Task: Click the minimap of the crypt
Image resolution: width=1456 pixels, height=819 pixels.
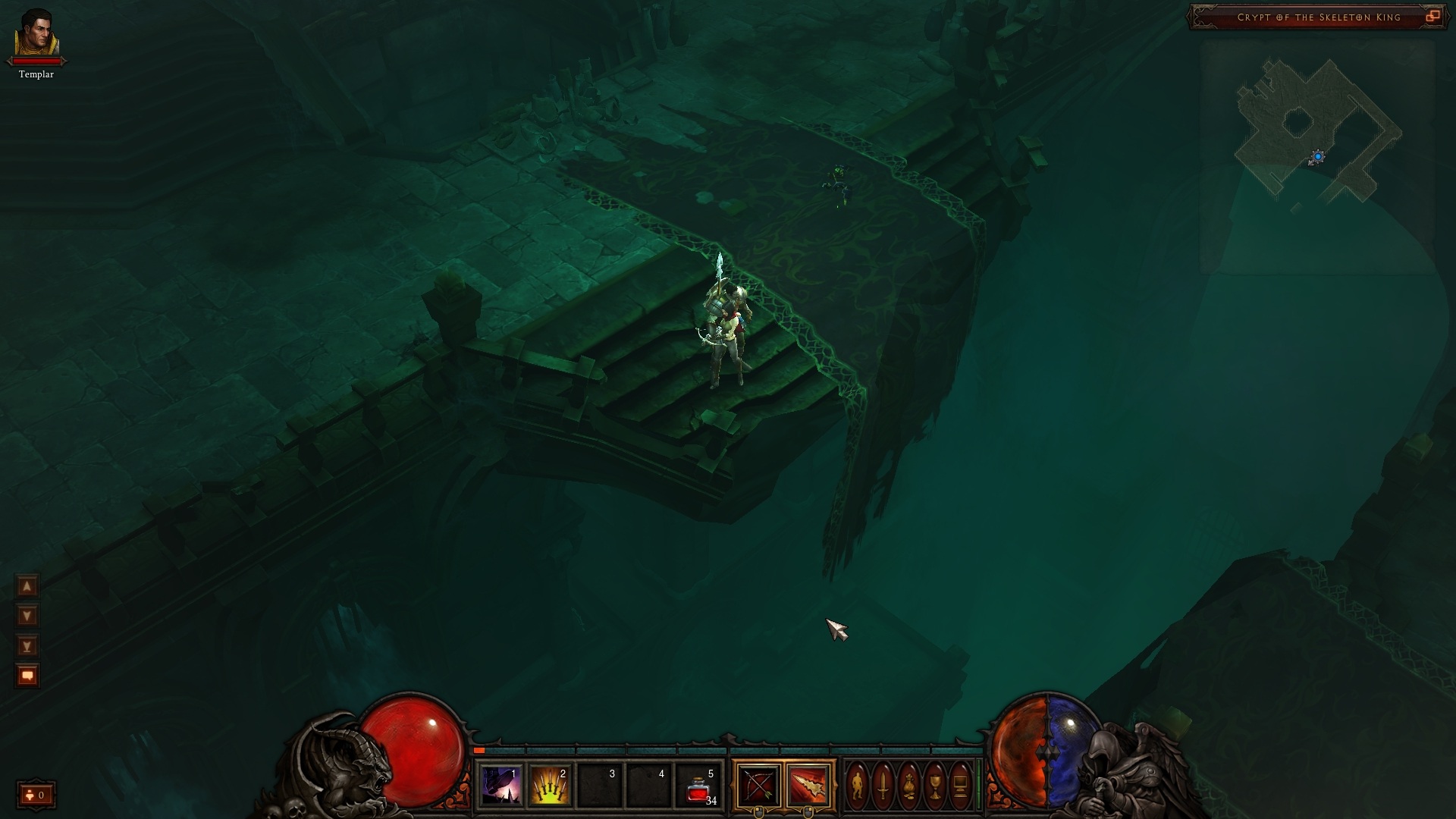Action: coord(1316,130)
